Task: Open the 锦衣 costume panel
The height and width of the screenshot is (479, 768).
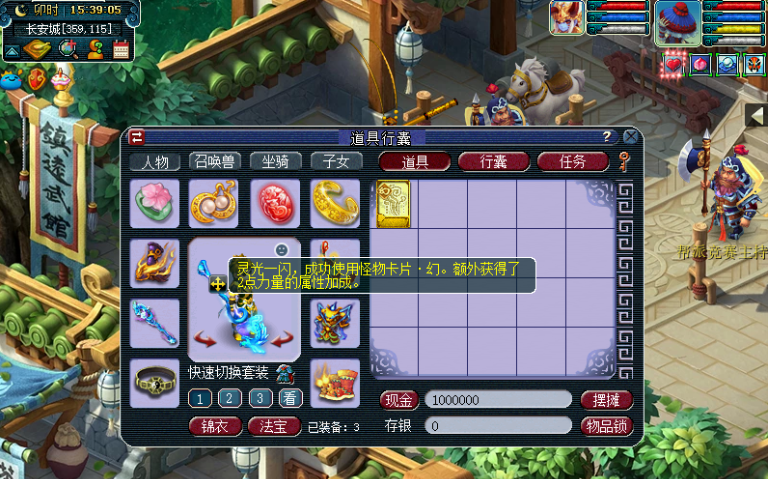Action: tap(215, 426)
